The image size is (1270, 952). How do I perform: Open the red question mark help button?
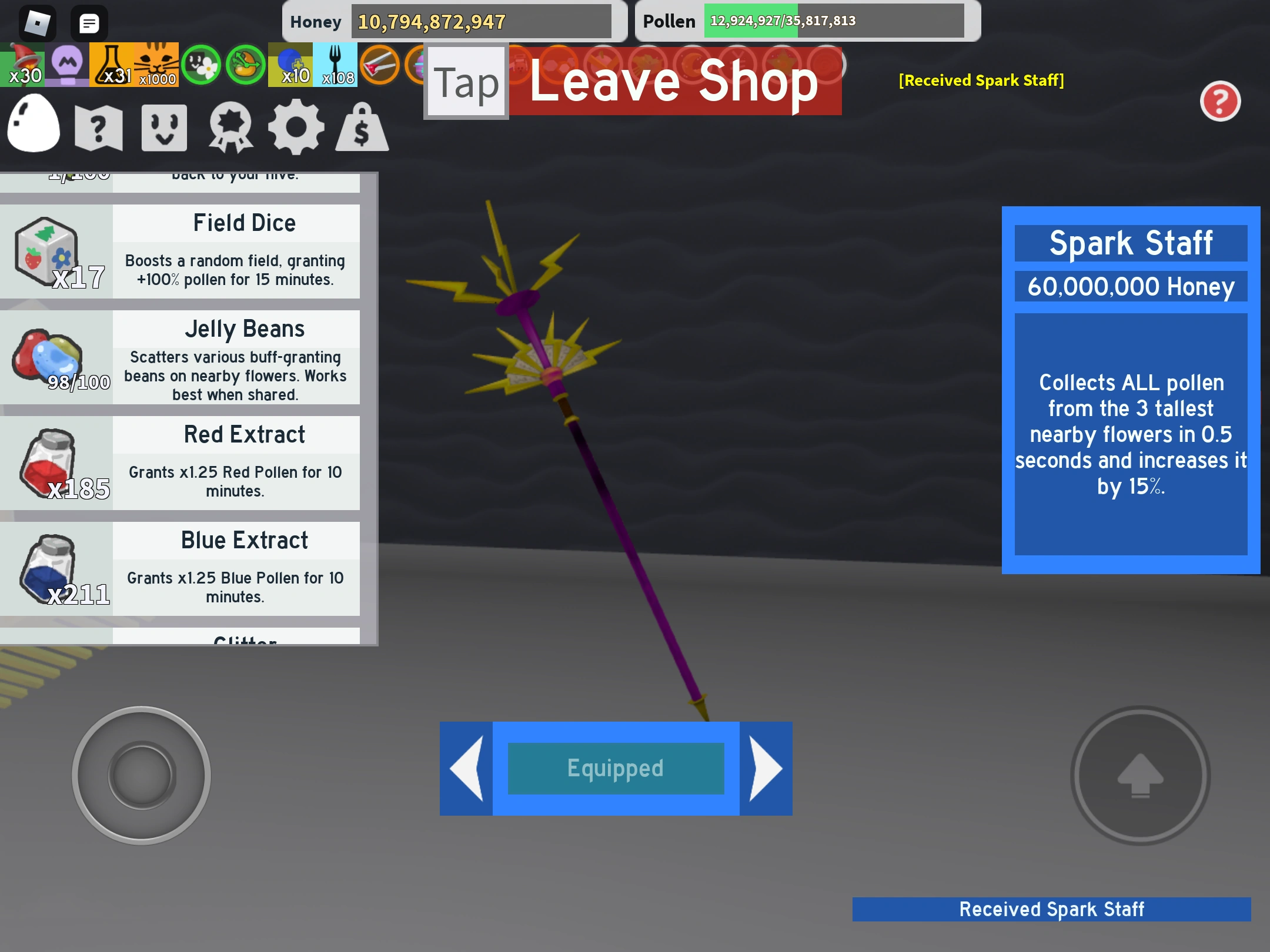(x=1221, y=102)
